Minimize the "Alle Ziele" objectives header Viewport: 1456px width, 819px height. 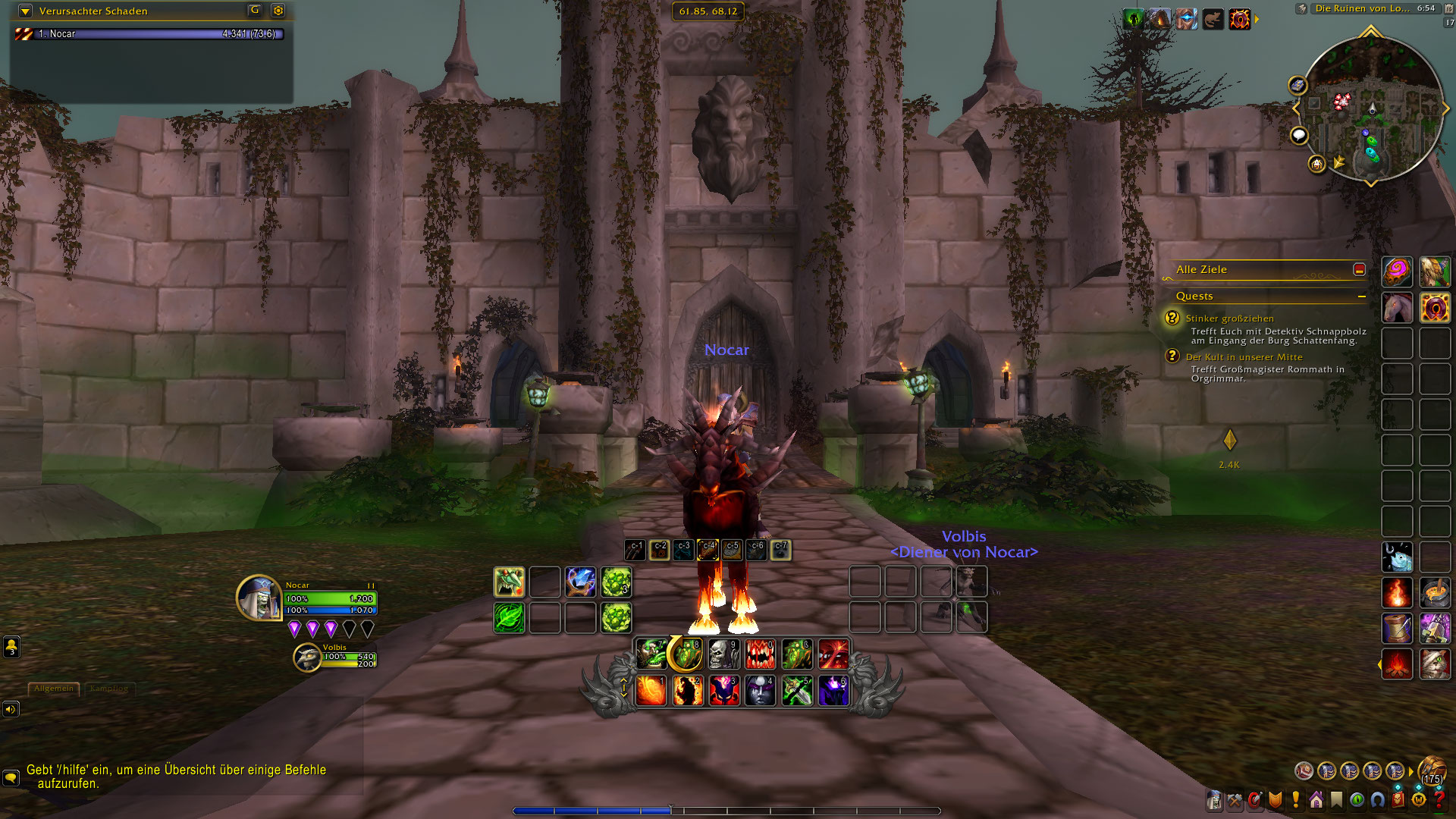coord(1359,269)
